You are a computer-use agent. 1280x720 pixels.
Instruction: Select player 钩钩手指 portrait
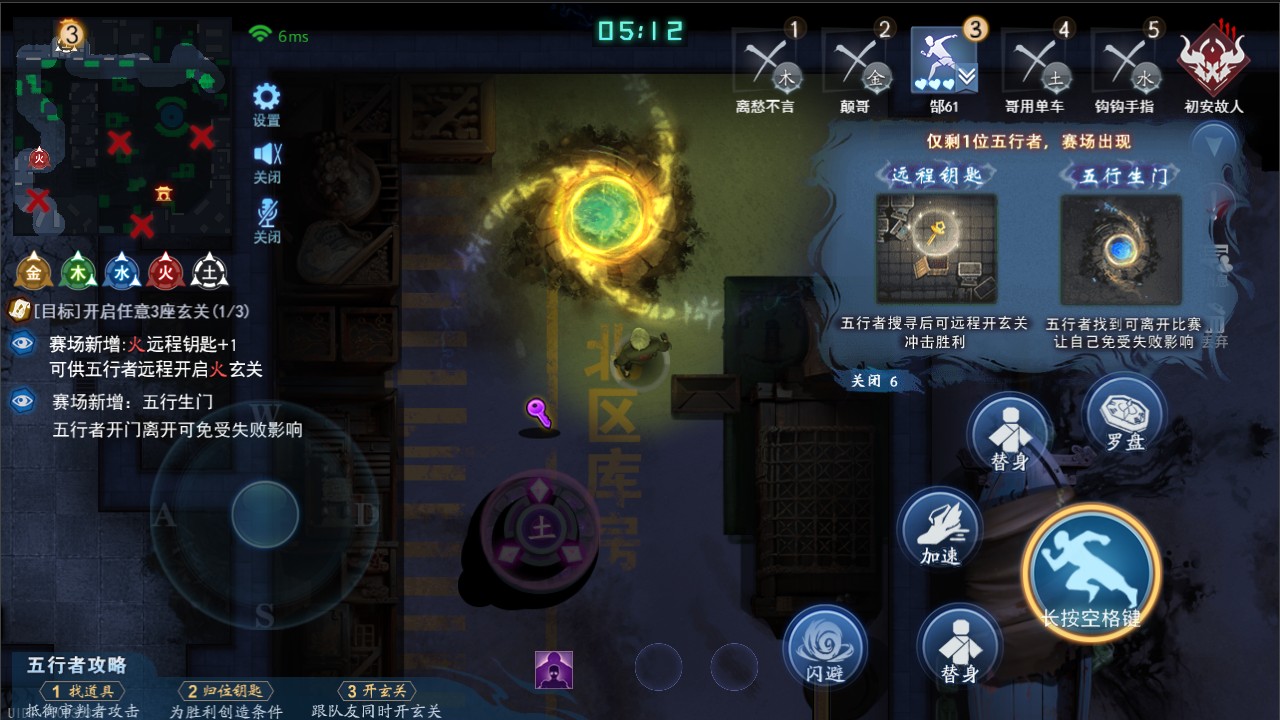pos(1123,63)
